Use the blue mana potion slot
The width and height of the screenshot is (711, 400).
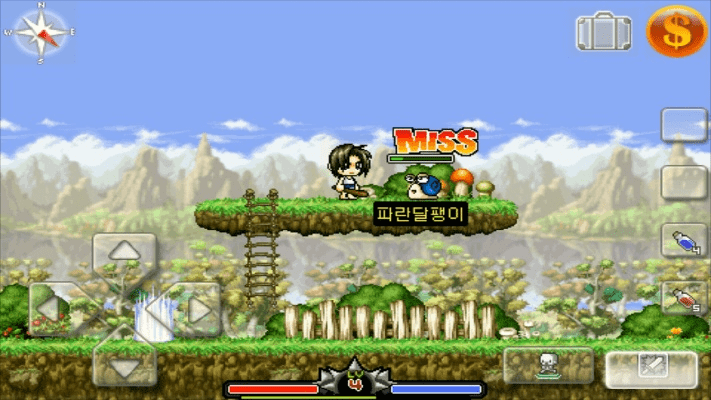tap(684, 241)
